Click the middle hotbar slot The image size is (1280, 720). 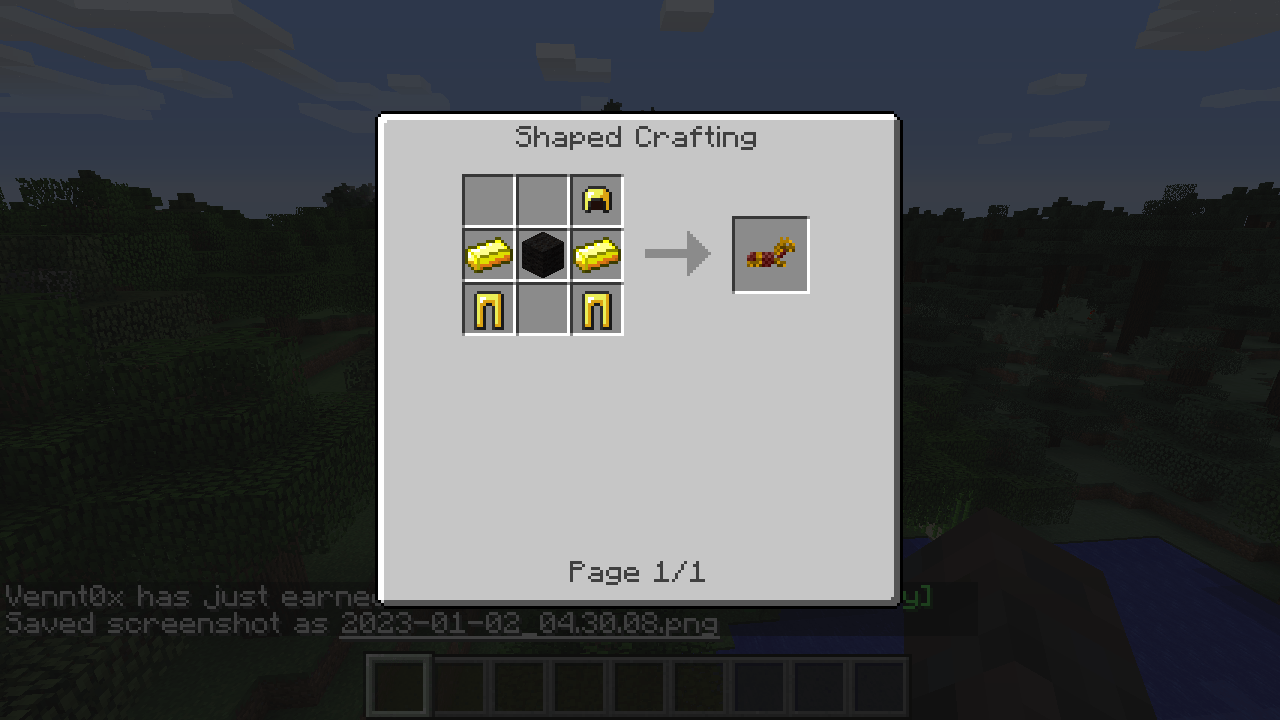point(640,685)
